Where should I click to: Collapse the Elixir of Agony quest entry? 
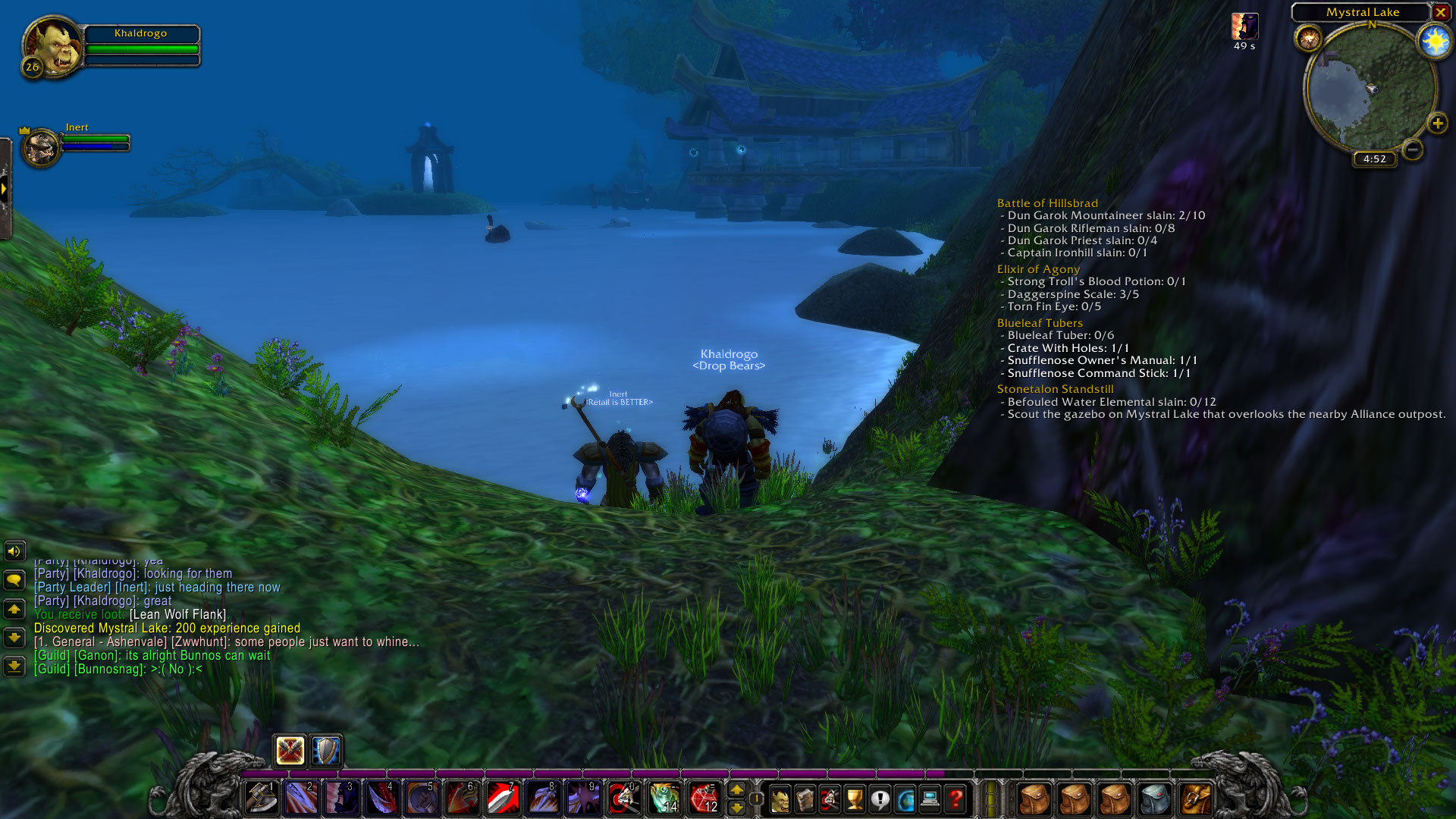1037,269
